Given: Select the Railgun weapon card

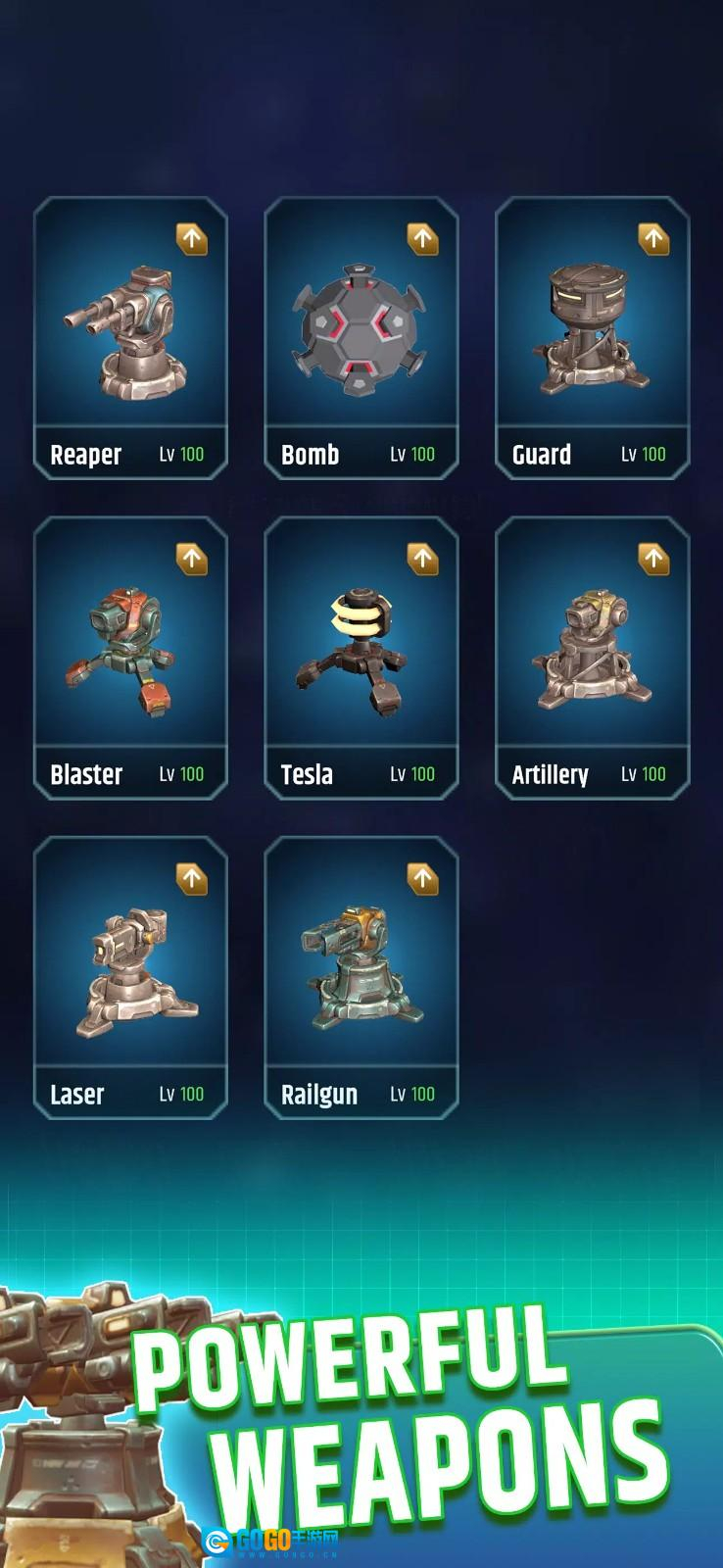Looking at the screenshot, I should [x=361, y=977].
